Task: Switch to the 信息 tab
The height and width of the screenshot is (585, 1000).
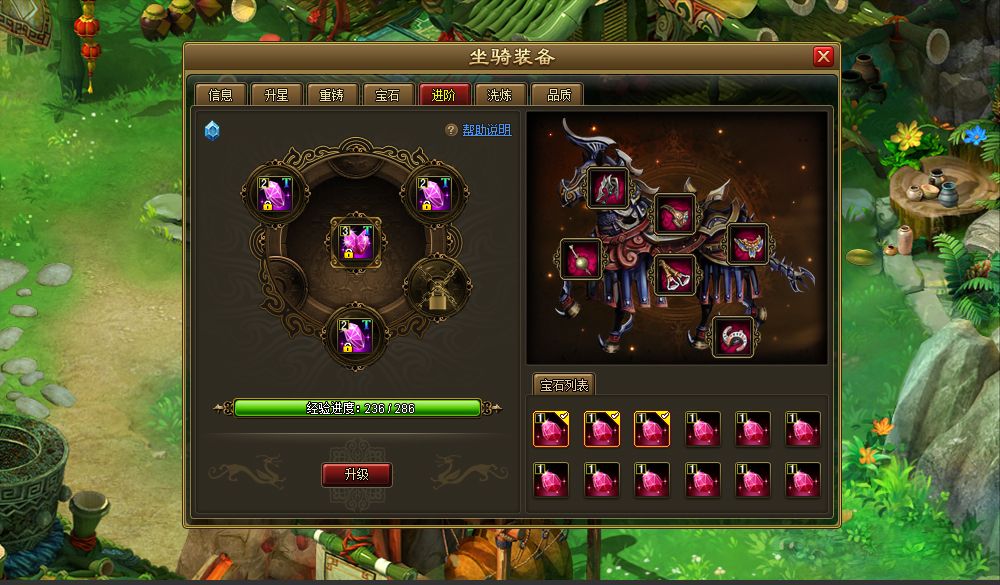Action: point(220,95)
